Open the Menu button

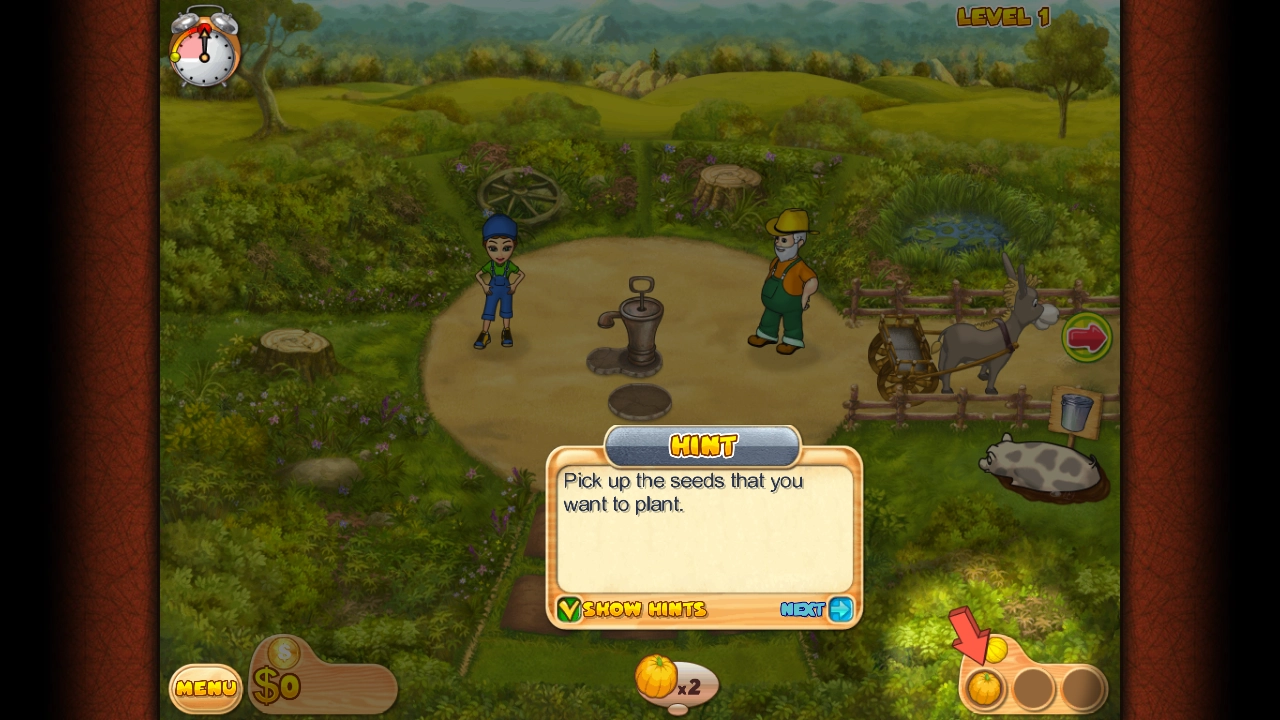point(205,688)
